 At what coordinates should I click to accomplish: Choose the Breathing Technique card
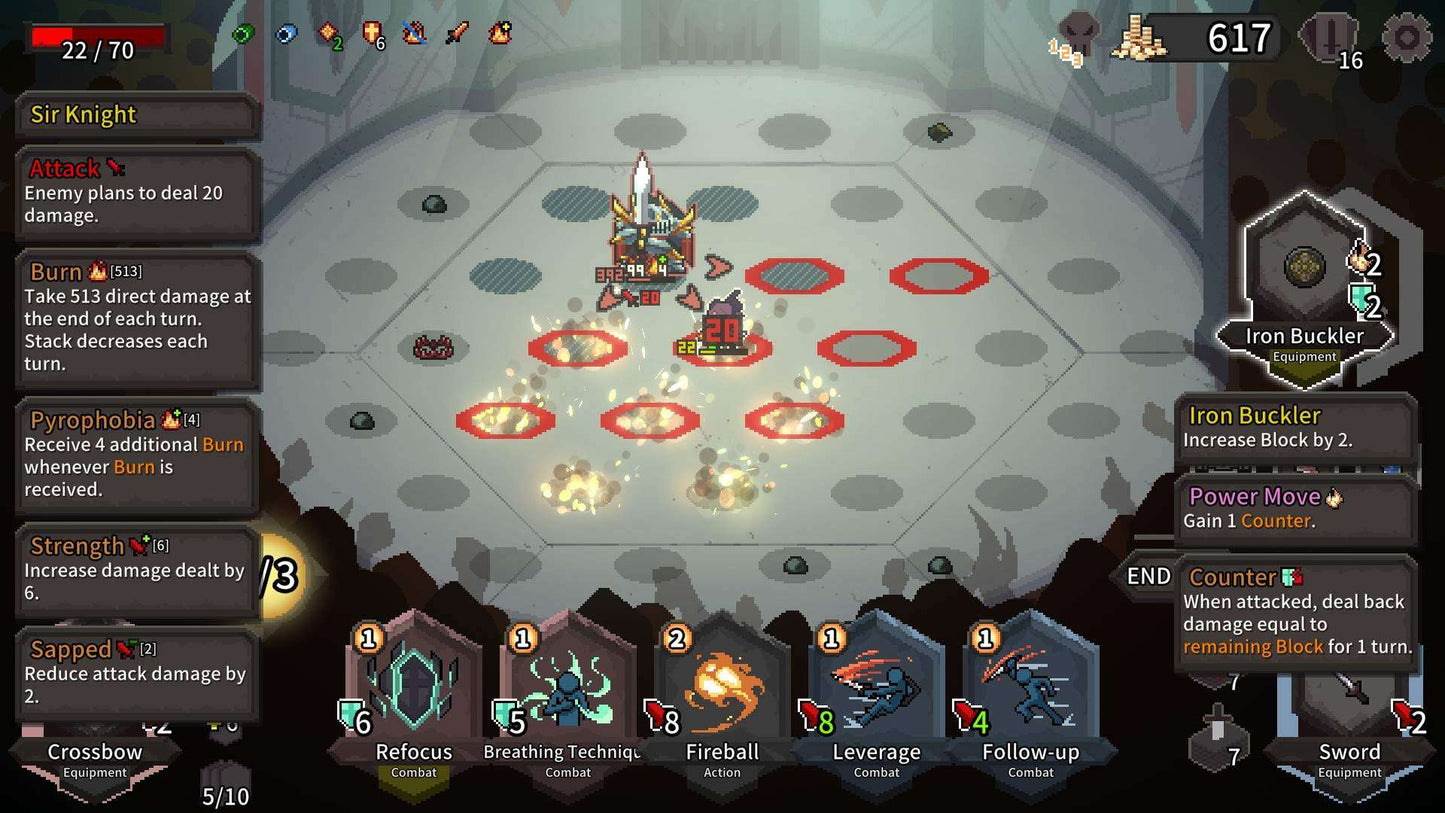[x=566, y=690]
